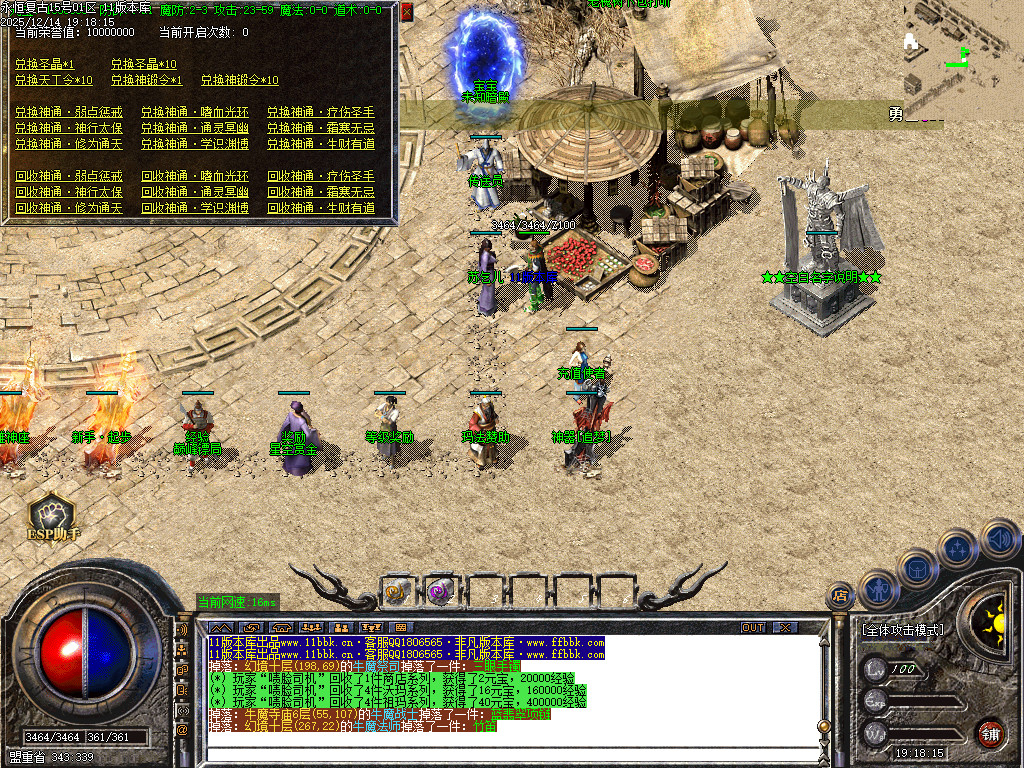Click 兑换天工令*10 link
Viewport: 1024px width, 768px height.
(54, 80)
